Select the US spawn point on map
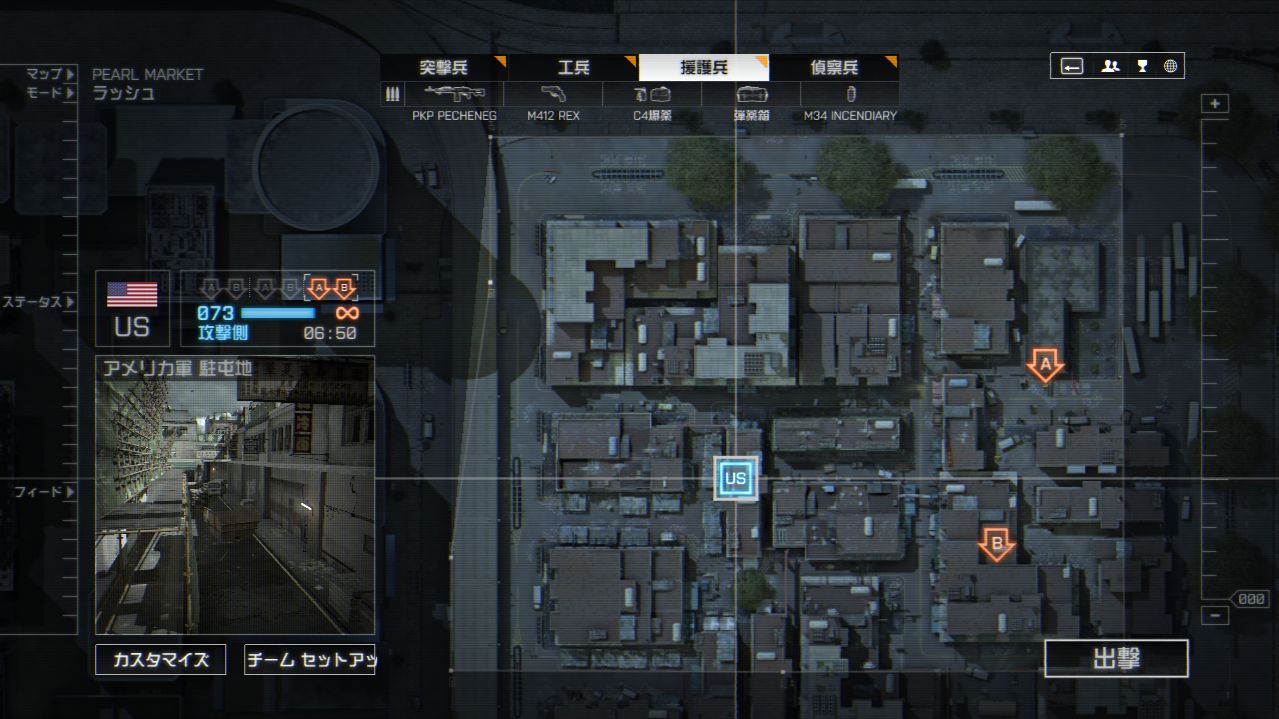The width and height of the screenshot is (1279, 719). [x=735, y=479]
